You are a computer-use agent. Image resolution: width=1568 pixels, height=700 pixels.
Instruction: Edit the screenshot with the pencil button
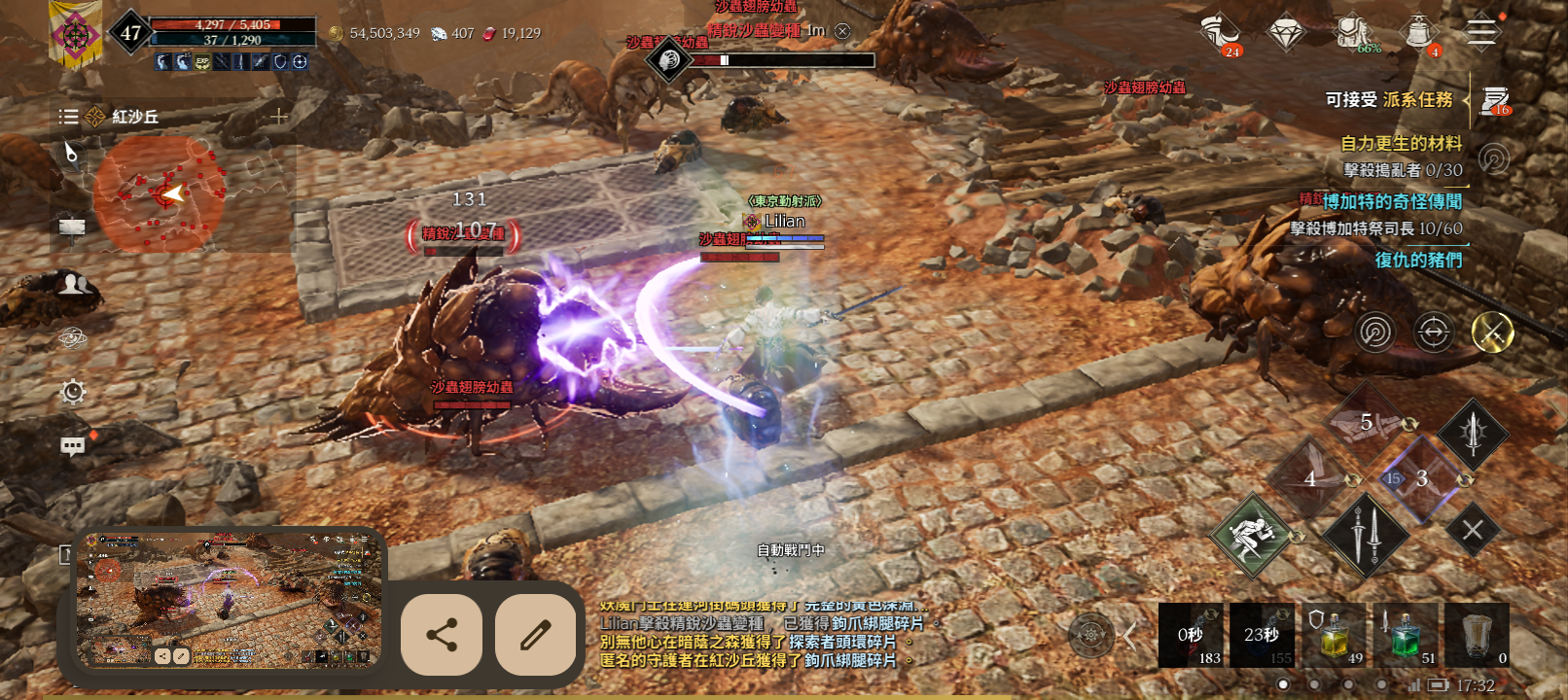[536, 636]
